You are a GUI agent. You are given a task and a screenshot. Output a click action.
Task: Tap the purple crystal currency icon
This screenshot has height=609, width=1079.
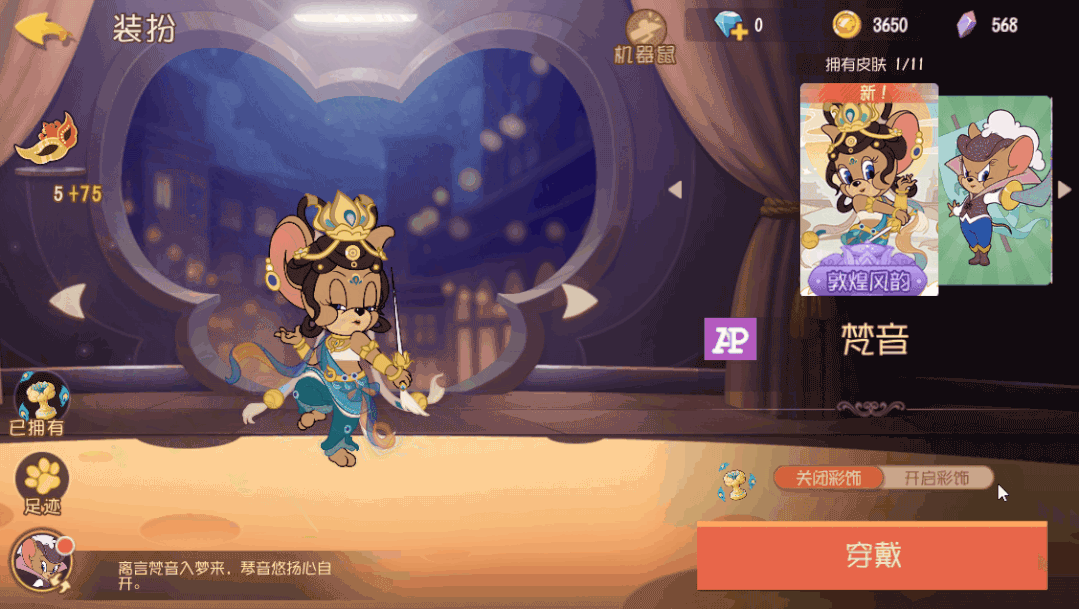(x=966, y=25)
